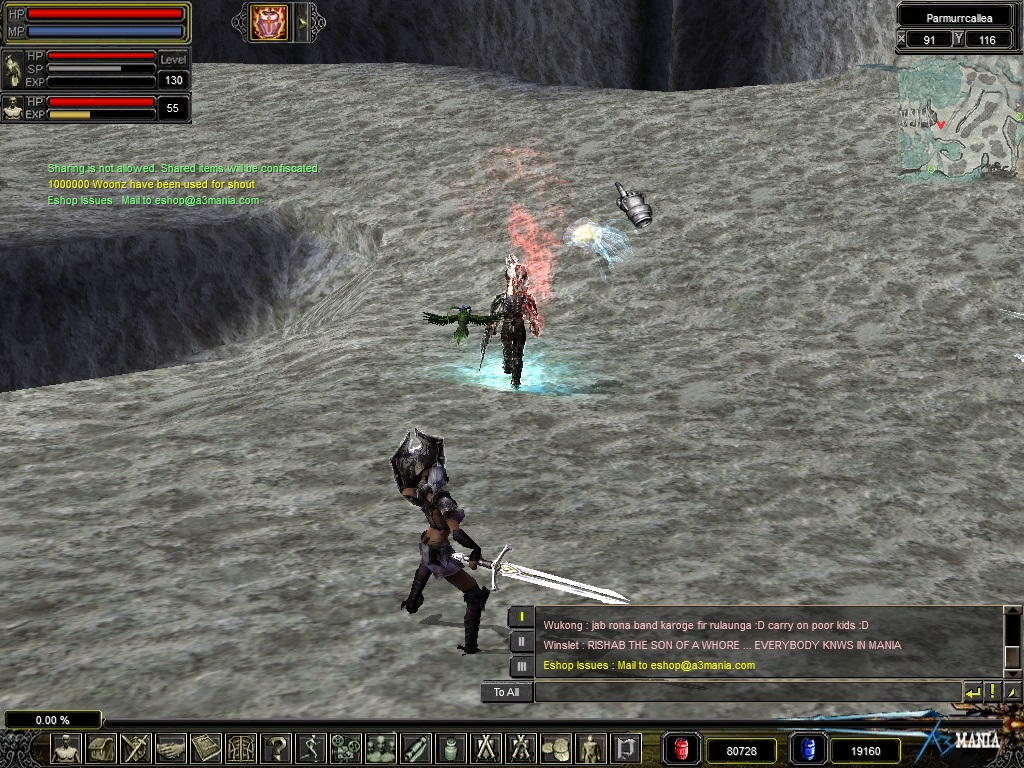The width and height of the screenshot is (1024, 768).
Task: Select the bird pet portrait
Action: pos(13,108)
